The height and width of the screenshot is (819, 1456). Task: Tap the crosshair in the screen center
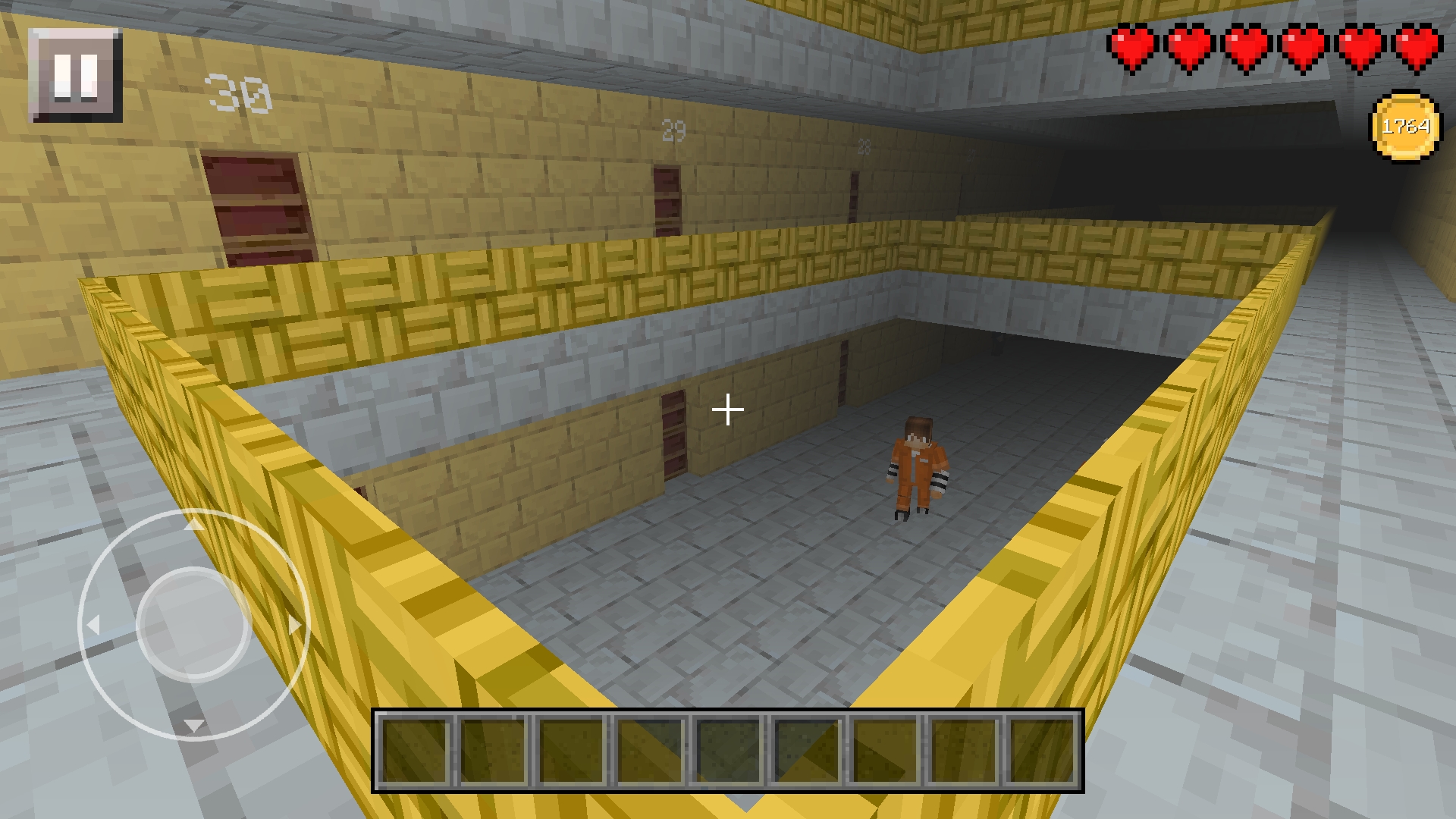coord(726,409)
